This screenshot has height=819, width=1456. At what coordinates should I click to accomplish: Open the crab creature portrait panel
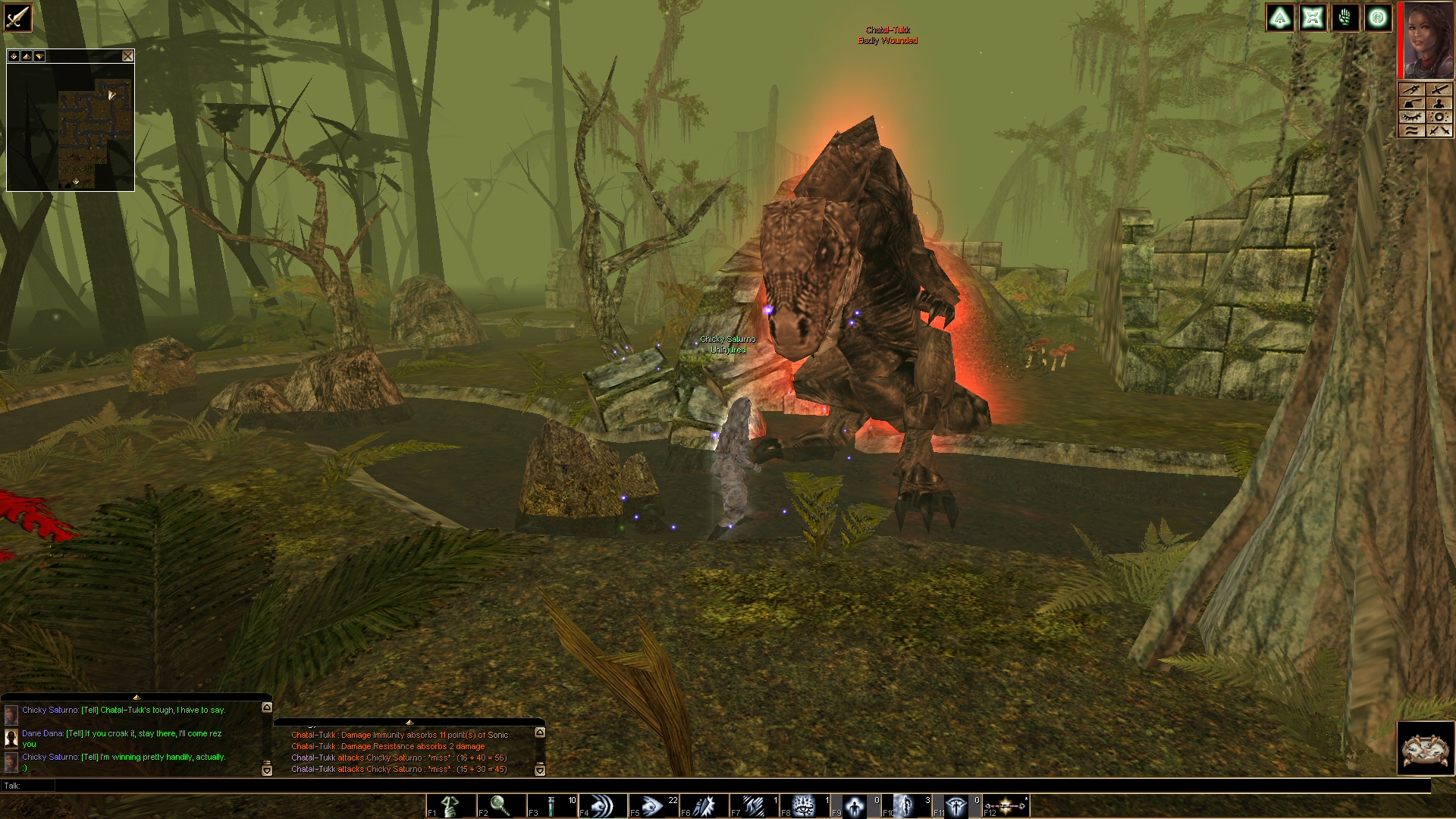(x=1425, y=749)
